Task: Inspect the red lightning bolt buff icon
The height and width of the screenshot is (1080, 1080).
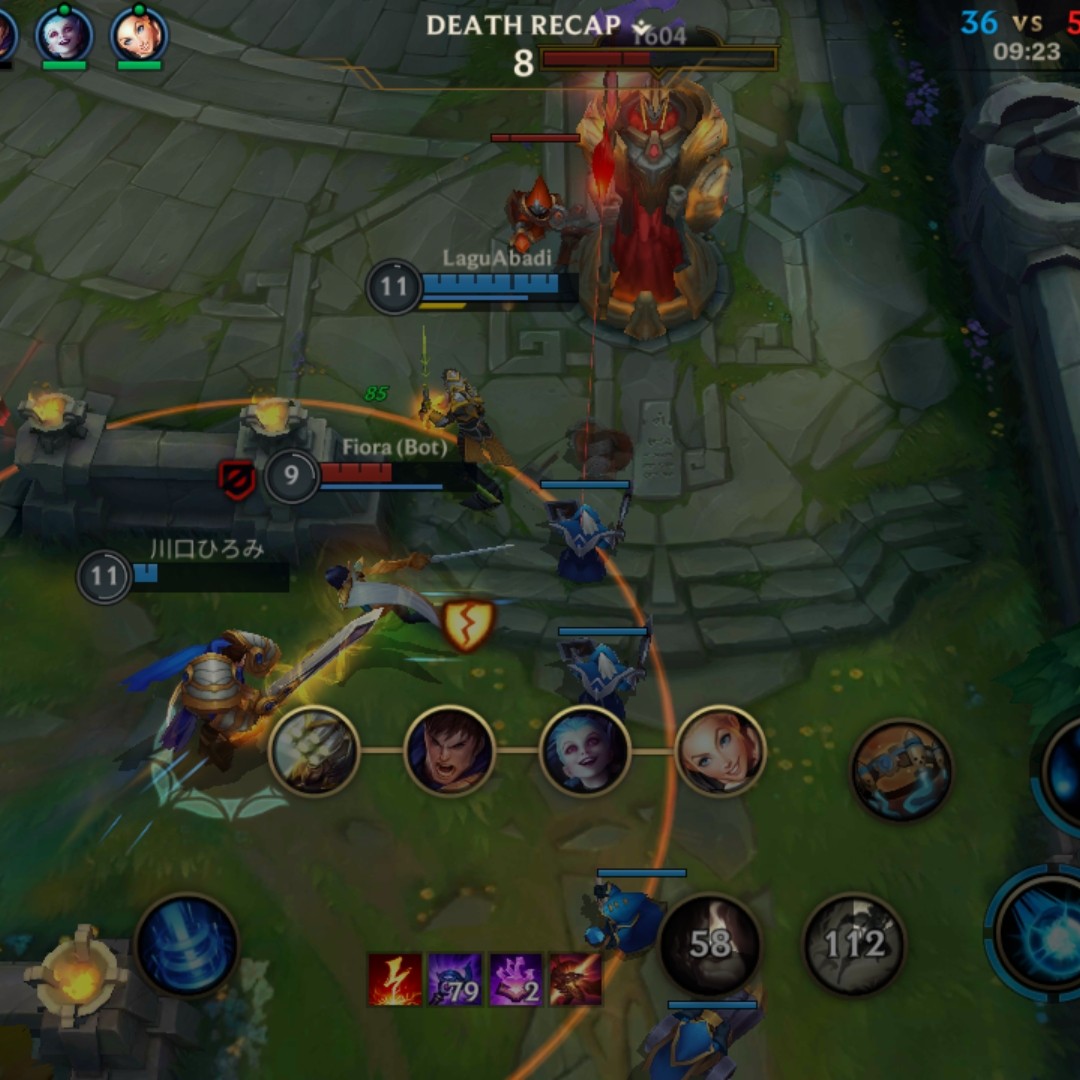Action: 395,979
